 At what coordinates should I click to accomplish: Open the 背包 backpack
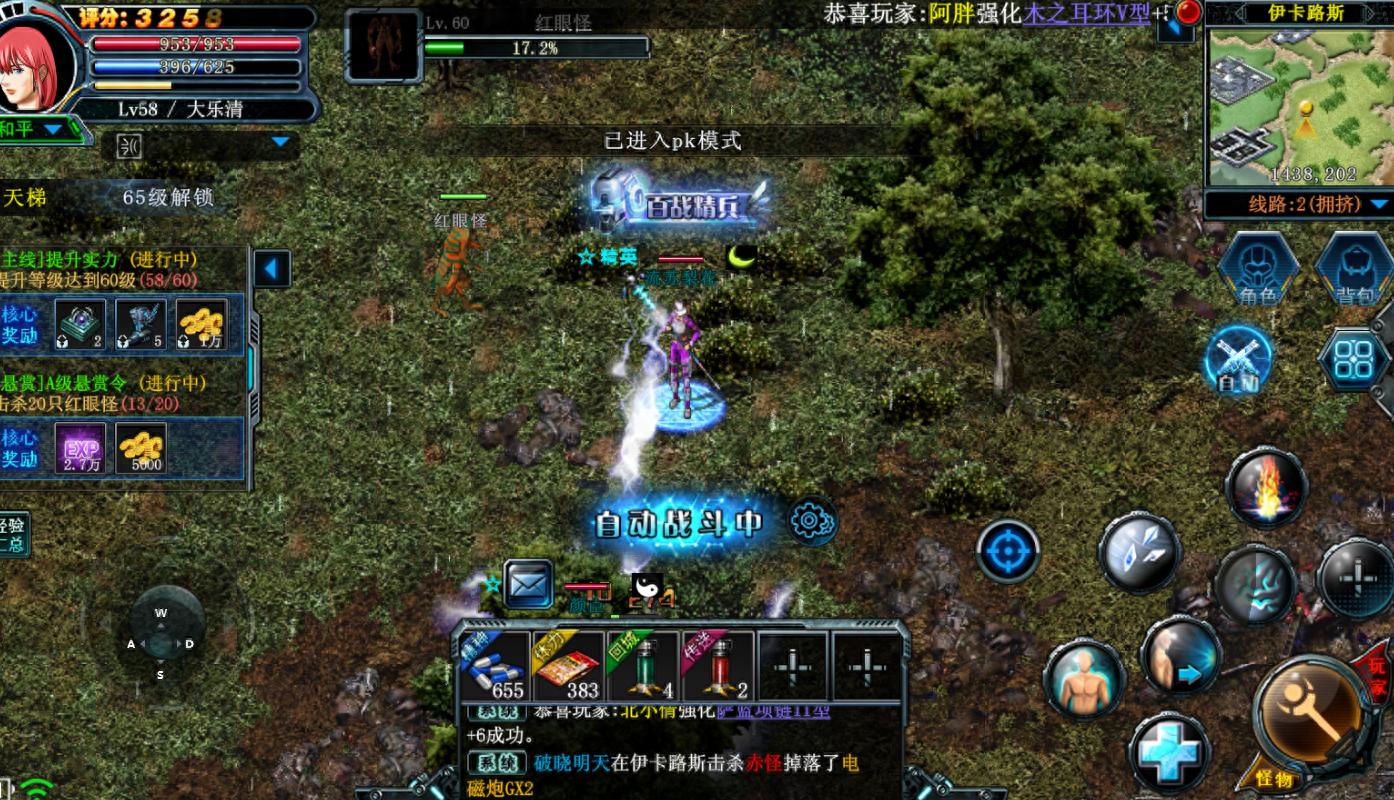(1353, 268)
